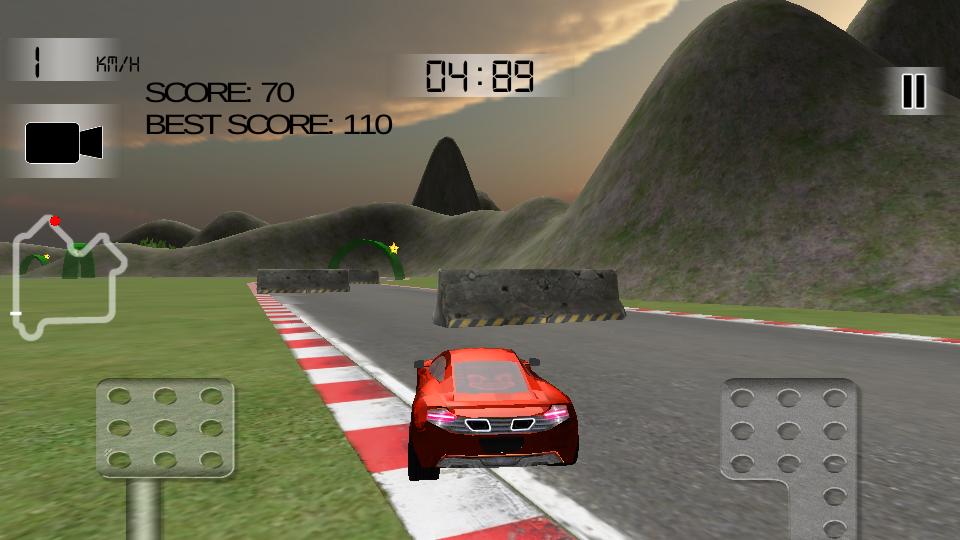
Task: Tap the brake pedal
Action: coord(165,428)
